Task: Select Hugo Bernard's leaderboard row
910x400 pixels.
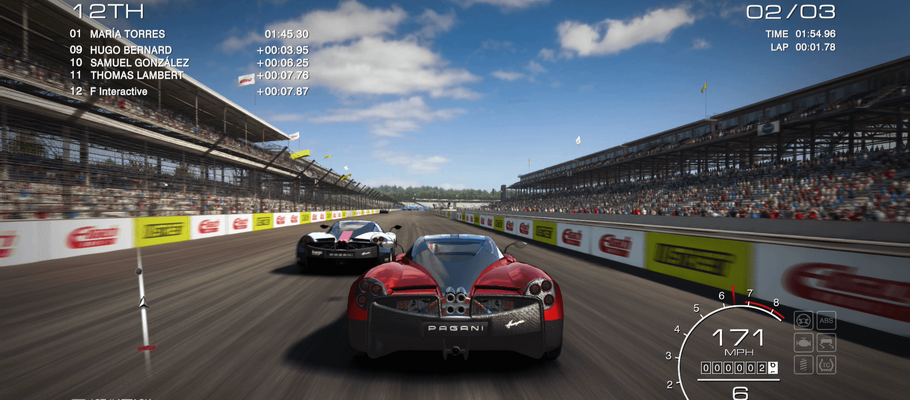Action: point(130,50)
